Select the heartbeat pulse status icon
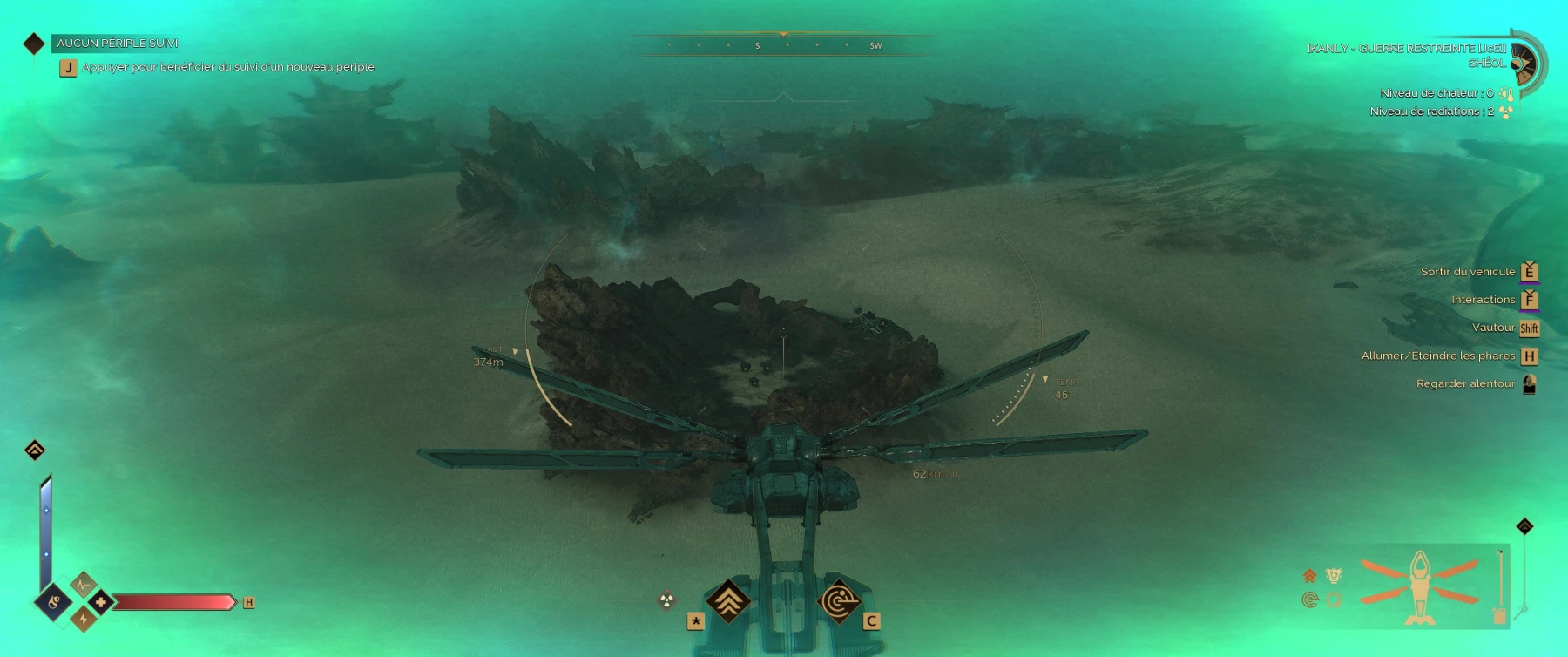The width and height of the screenshot is (1568, 657). [x=84, y=585]
